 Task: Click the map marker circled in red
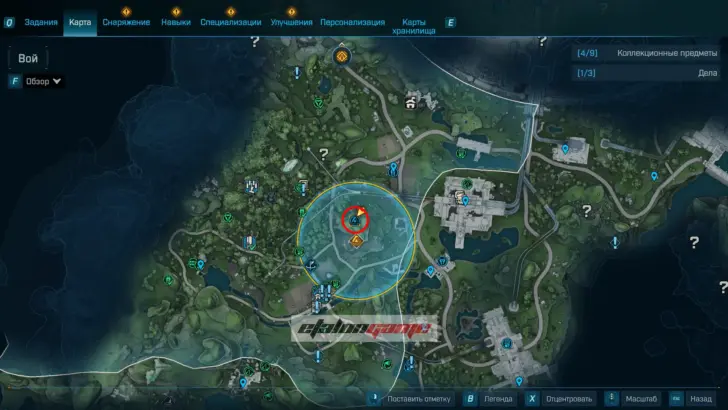coord(356,218)
